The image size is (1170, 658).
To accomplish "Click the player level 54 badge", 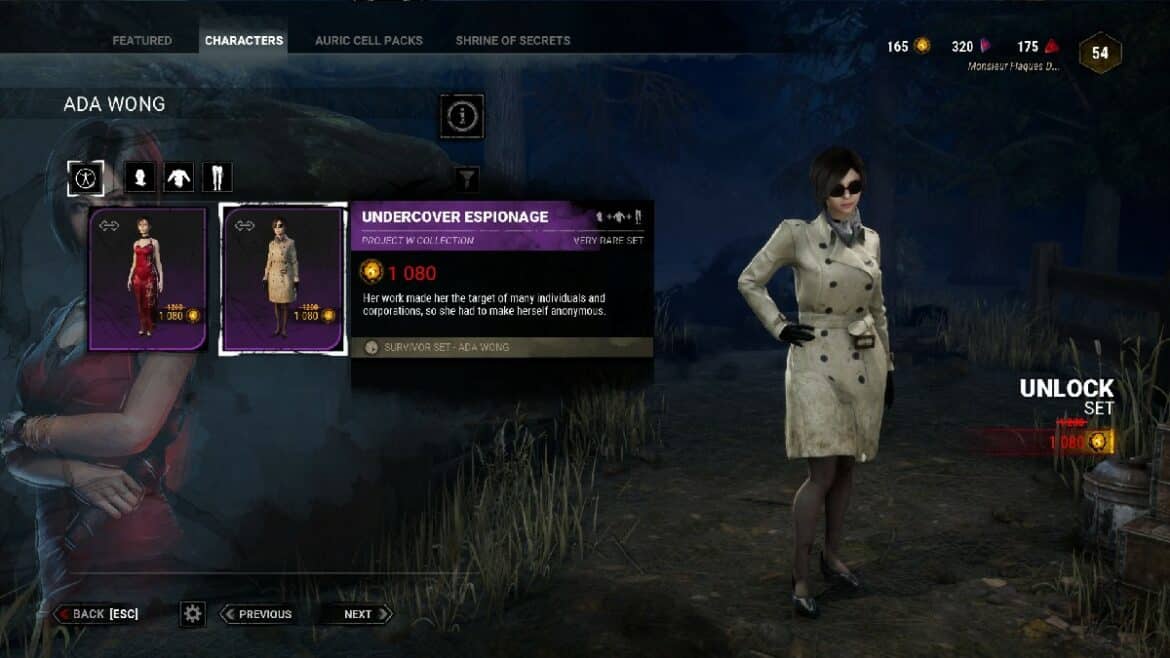I will [x=1100, y=53].
